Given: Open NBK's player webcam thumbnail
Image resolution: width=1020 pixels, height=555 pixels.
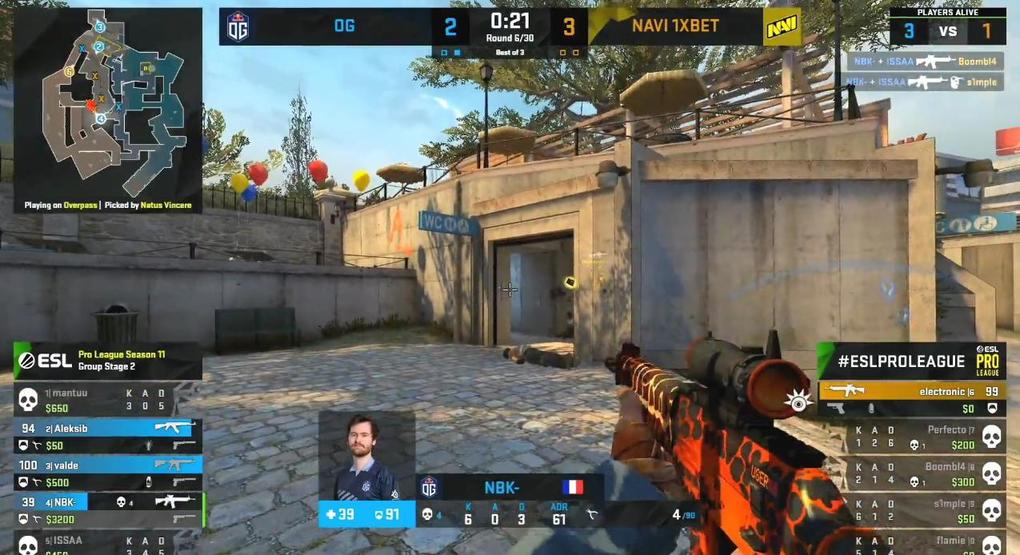Looking at the screenshot, I should point(366,456).
